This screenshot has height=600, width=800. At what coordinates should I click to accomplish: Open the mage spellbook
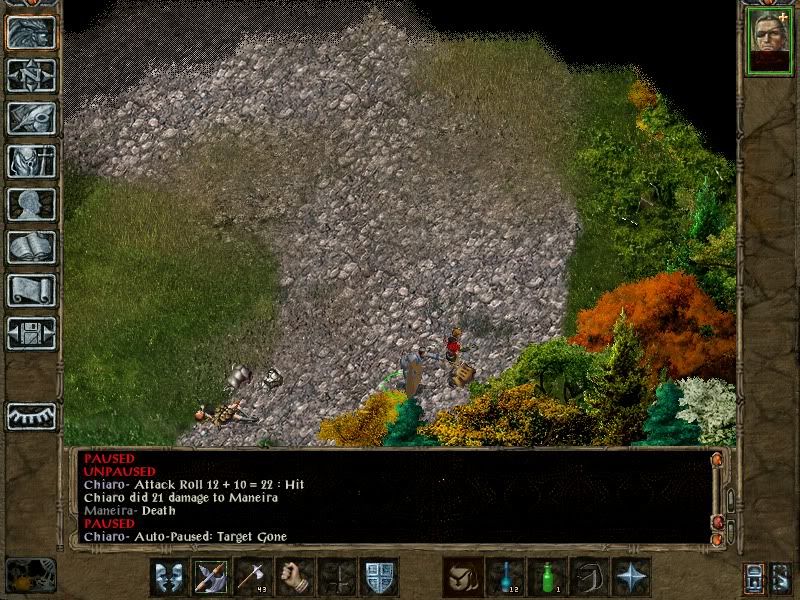tap(31, 247)
